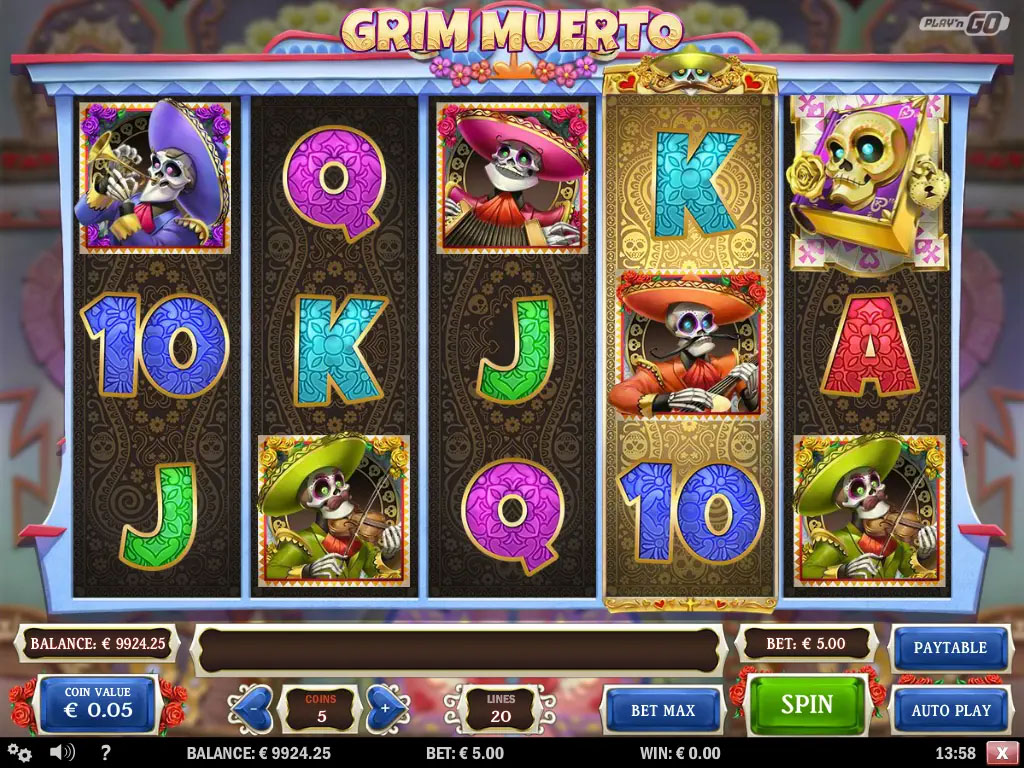Decrease coins with the left arrow
The width and height of the screenshot is (1024, 768).
coord(250,708)
